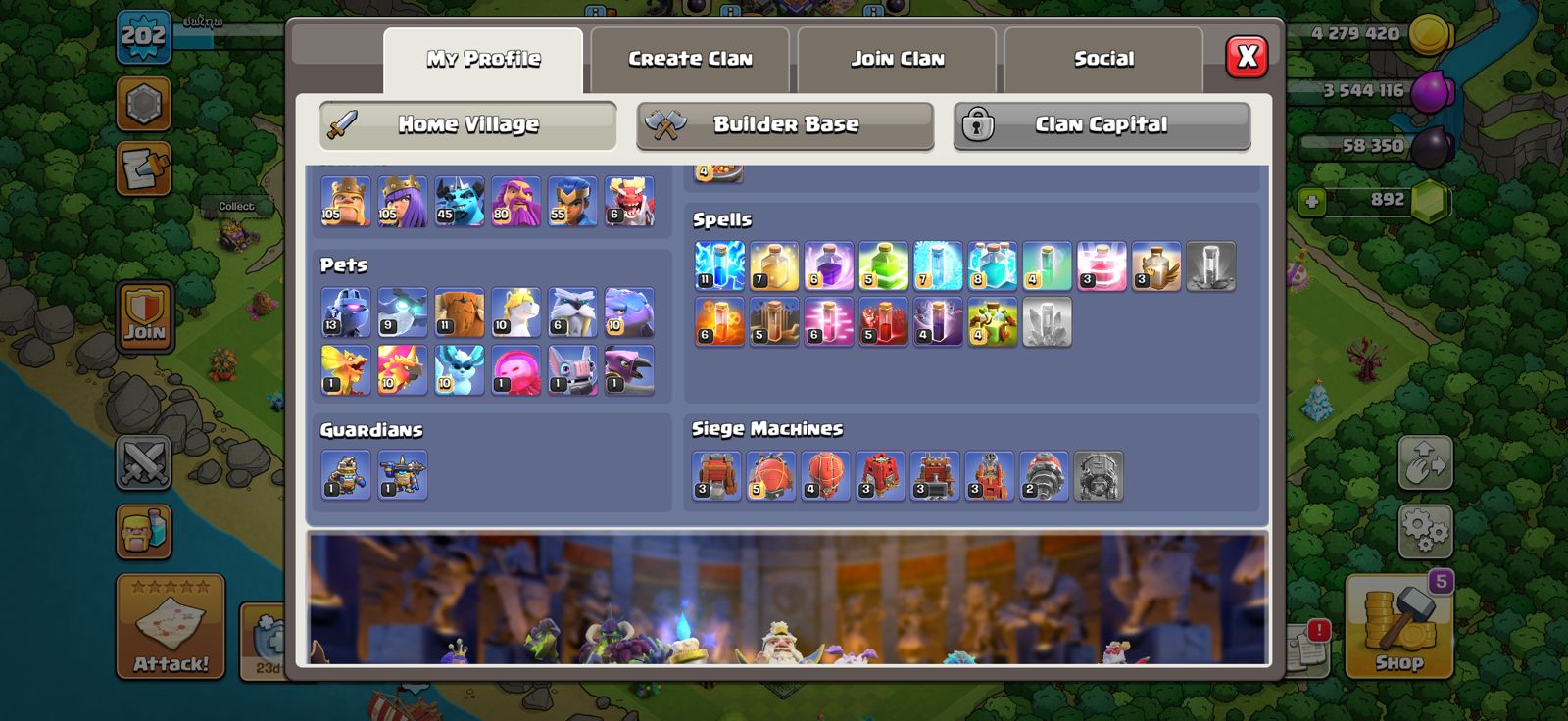
Task: Click the gem bar plus control
Action: [x=1310, y=204]
